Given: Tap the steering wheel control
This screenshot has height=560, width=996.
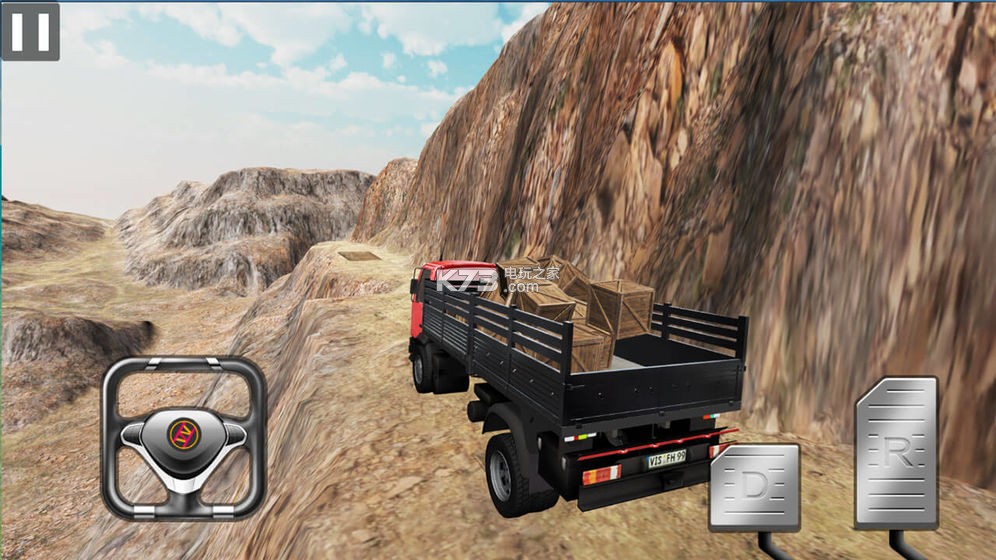Looking at the screenshot, I should (183, 437).
